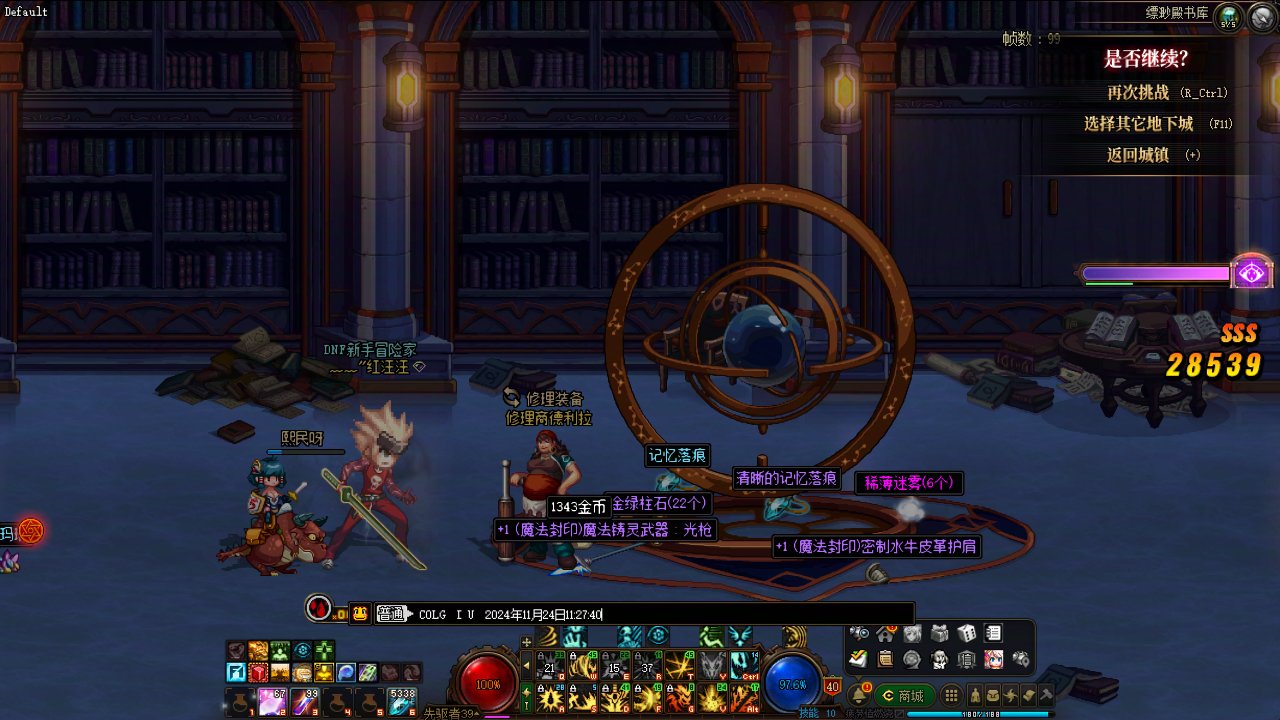
Task: Toggle the 普通 chat channel selector
Action: [x=393, y=614]
